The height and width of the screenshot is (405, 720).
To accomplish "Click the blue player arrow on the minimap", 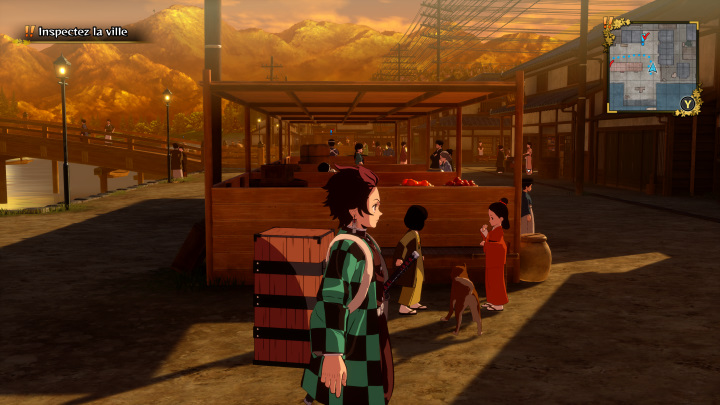I will click(652, 68).
